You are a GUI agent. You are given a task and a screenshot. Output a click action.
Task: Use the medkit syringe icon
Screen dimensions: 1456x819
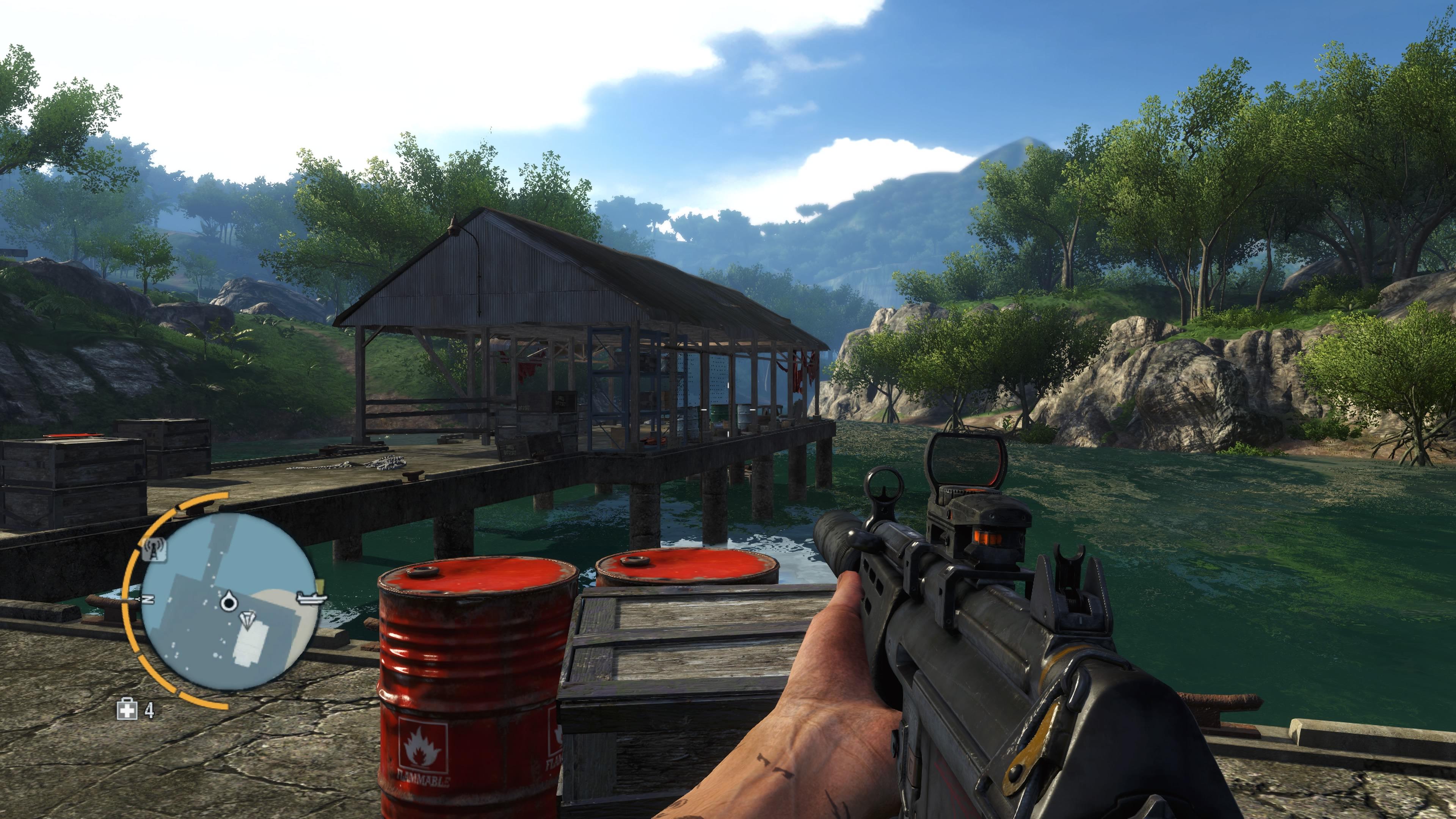[127, 709]
